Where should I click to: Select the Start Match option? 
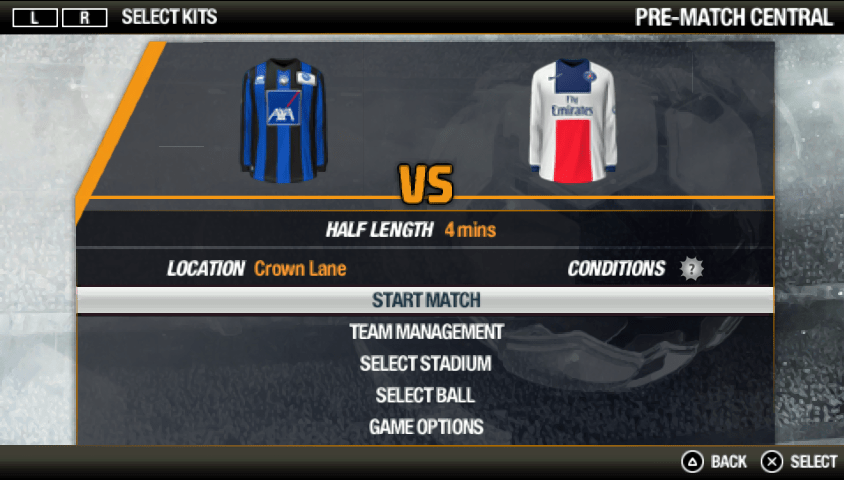pyautogui.click(x=426, y=300)
